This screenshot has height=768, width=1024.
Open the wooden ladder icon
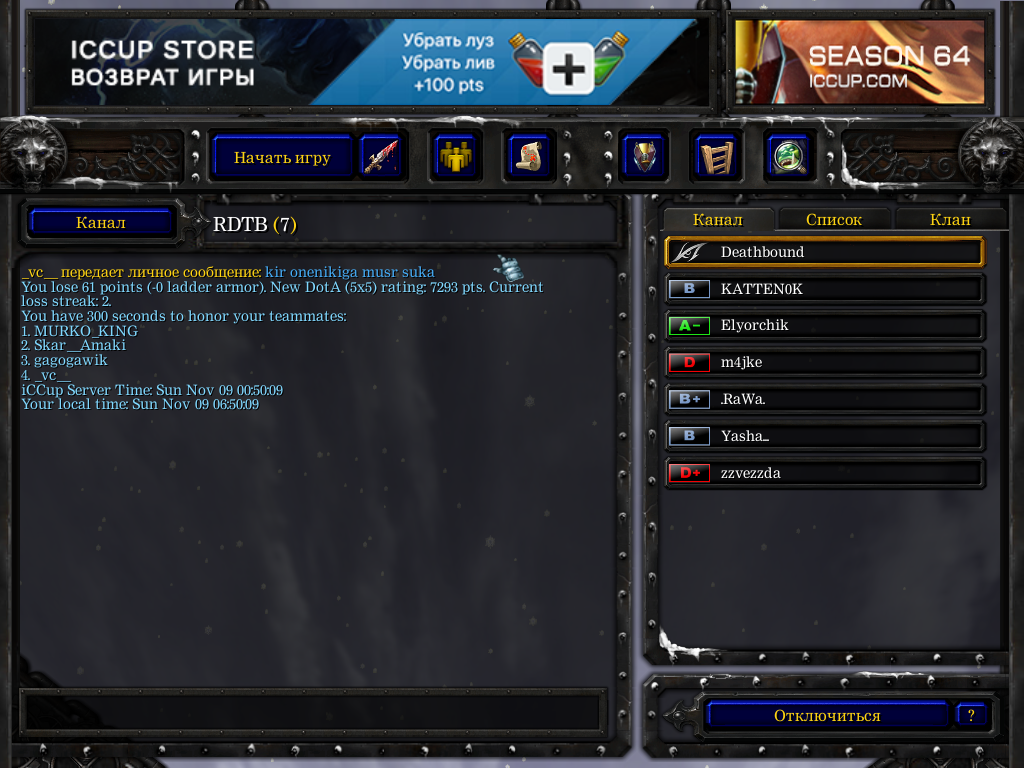[716, 157]
